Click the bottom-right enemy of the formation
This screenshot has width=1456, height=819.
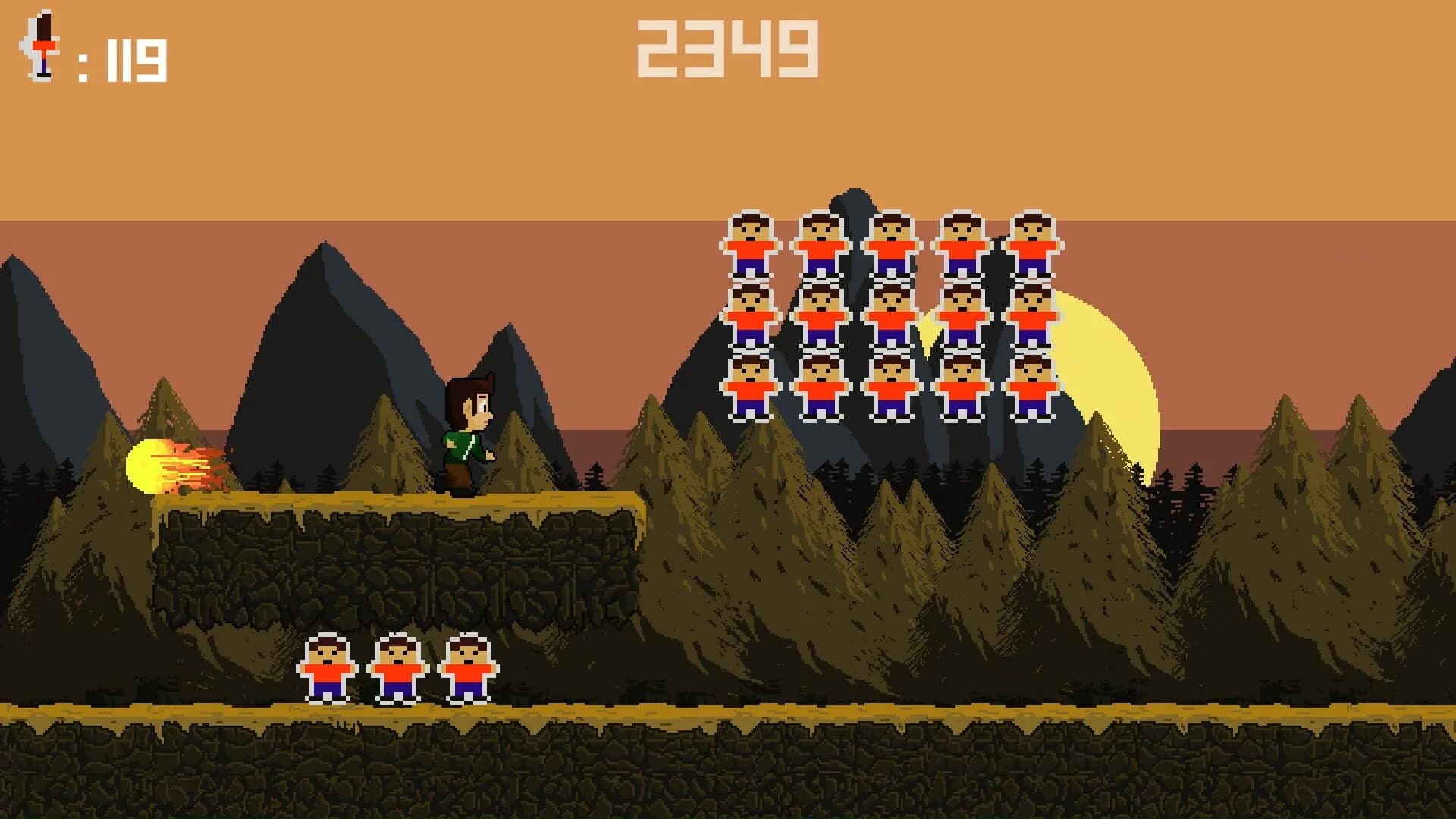click(1033, 387)
